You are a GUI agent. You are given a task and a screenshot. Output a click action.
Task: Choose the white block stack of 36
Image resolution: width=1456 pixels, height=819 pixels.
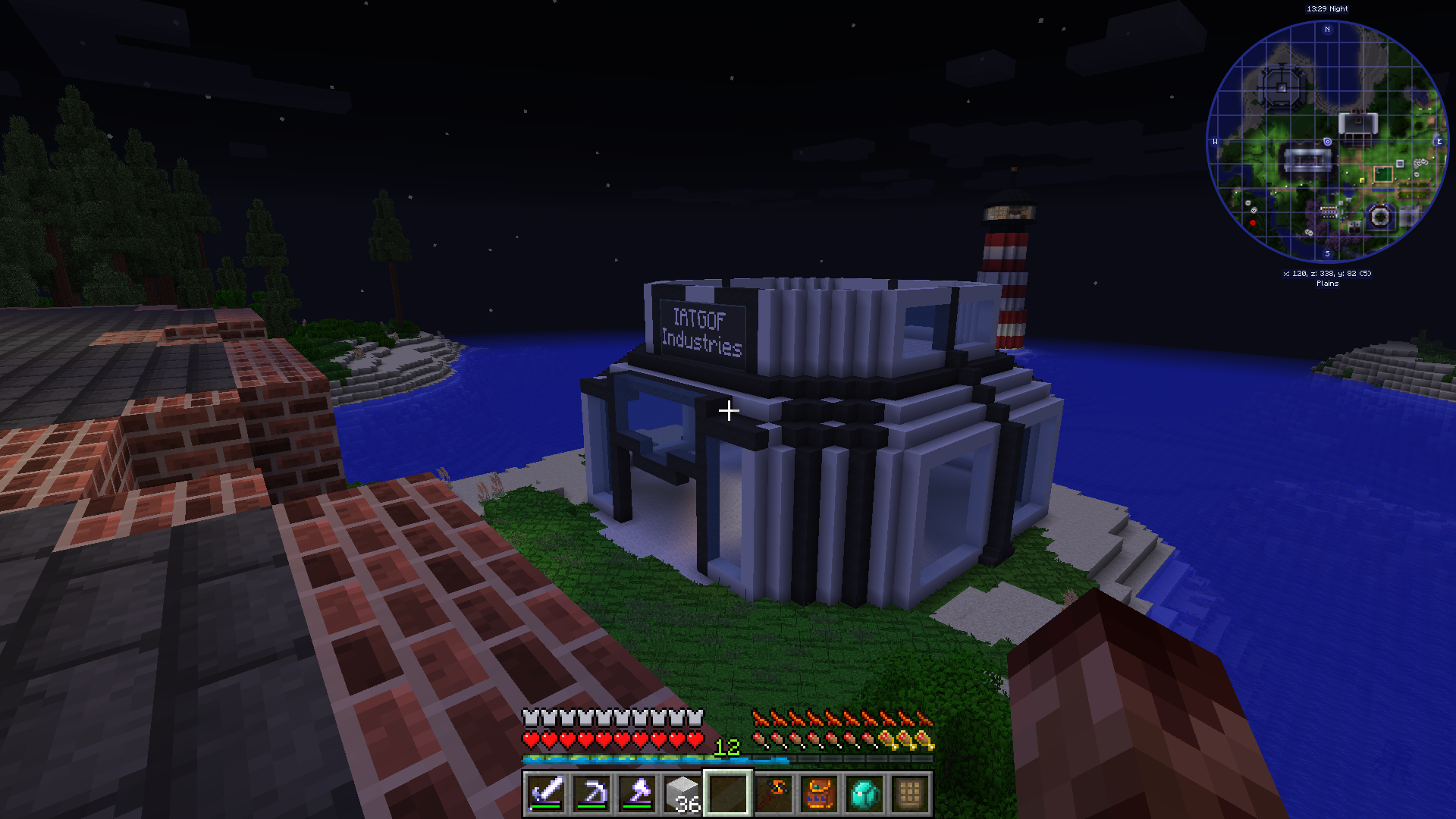[x=682, y=793]
